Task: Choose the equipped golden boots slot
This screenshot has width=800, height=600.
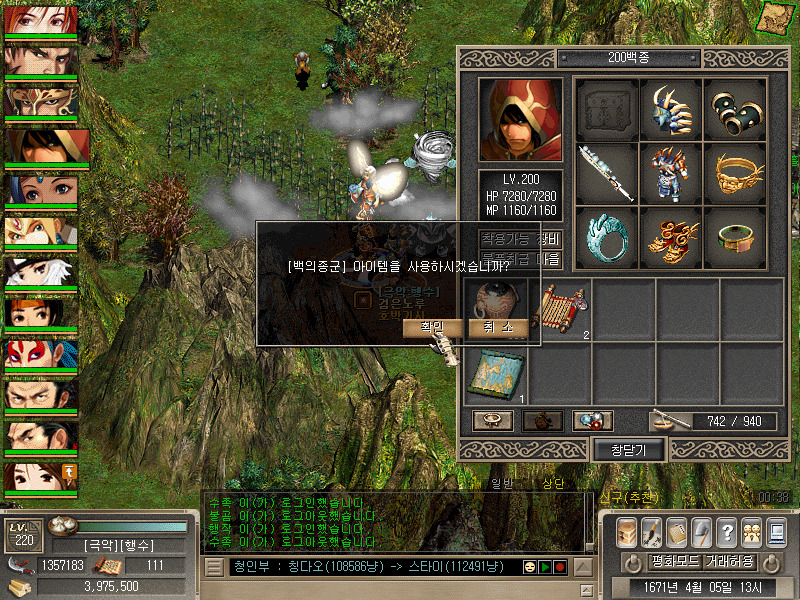Action: point(670,237)
